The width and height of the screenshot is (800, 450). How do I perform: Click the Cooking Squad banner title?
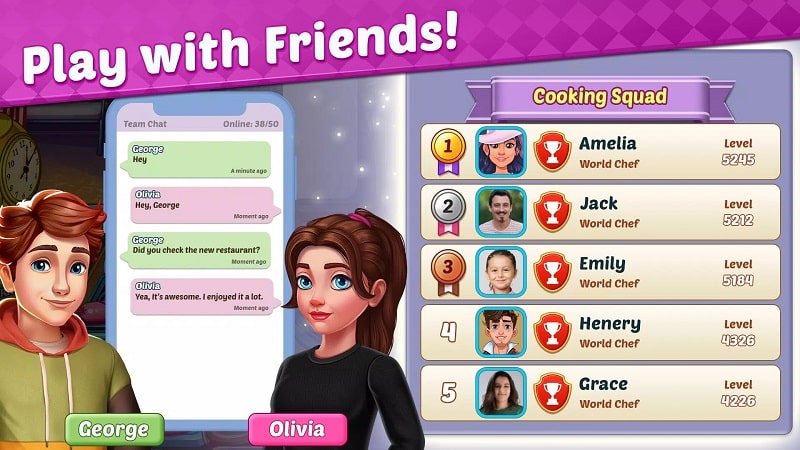tap(600, 97)
